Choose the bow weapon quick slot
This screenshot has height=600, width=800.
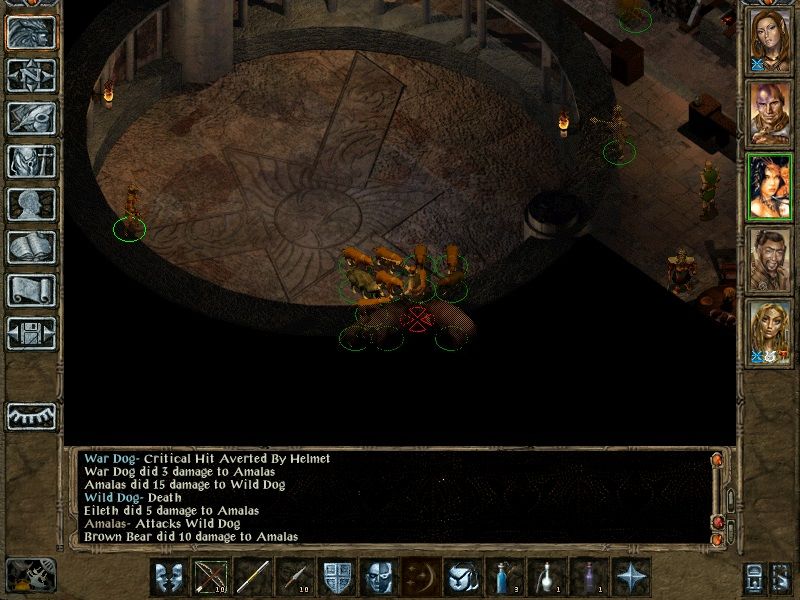[211, 578]
